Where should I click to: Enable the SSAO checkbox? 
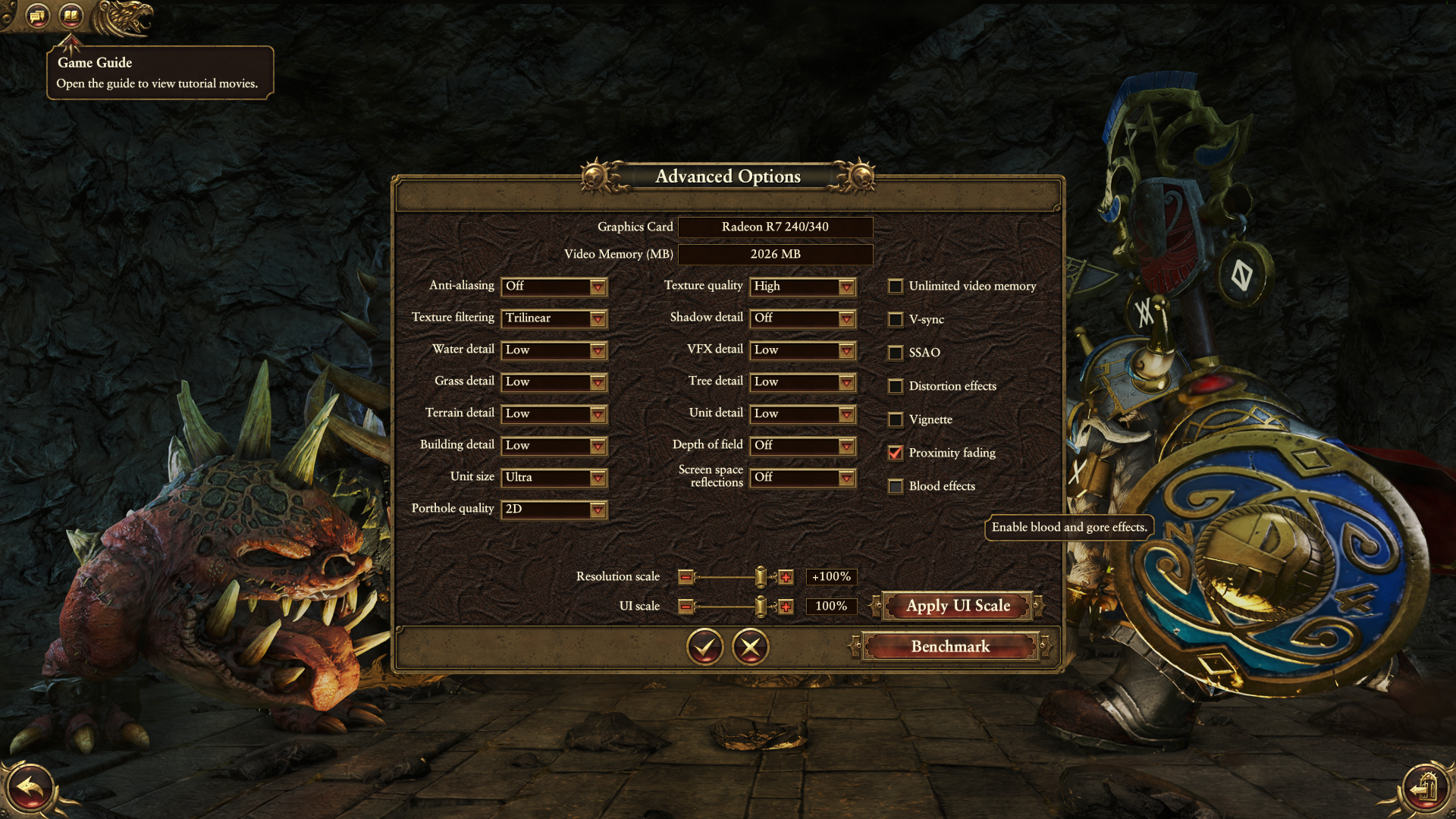tap(896, 353)
